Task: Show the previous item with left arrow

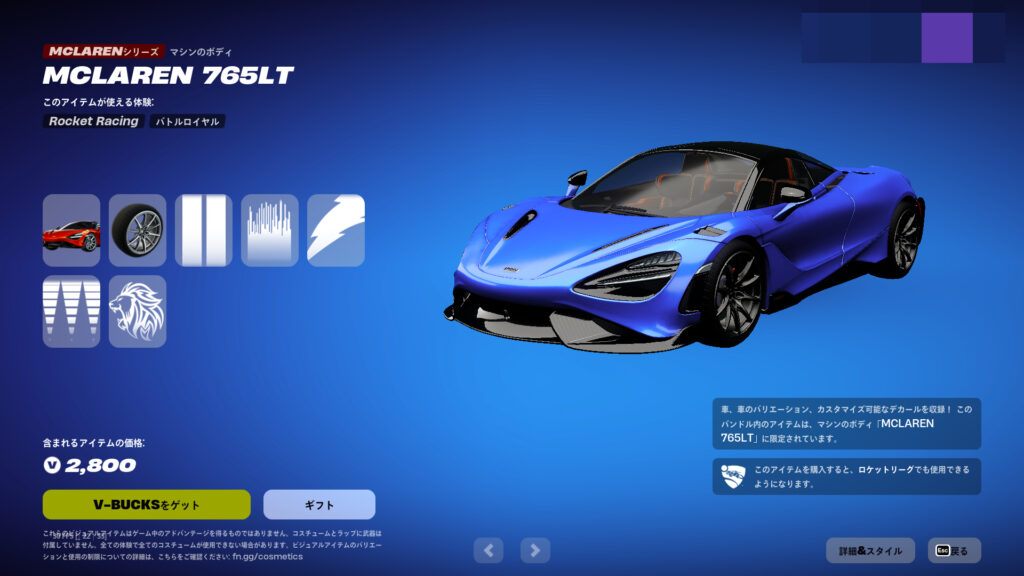Action: [488, 549]
